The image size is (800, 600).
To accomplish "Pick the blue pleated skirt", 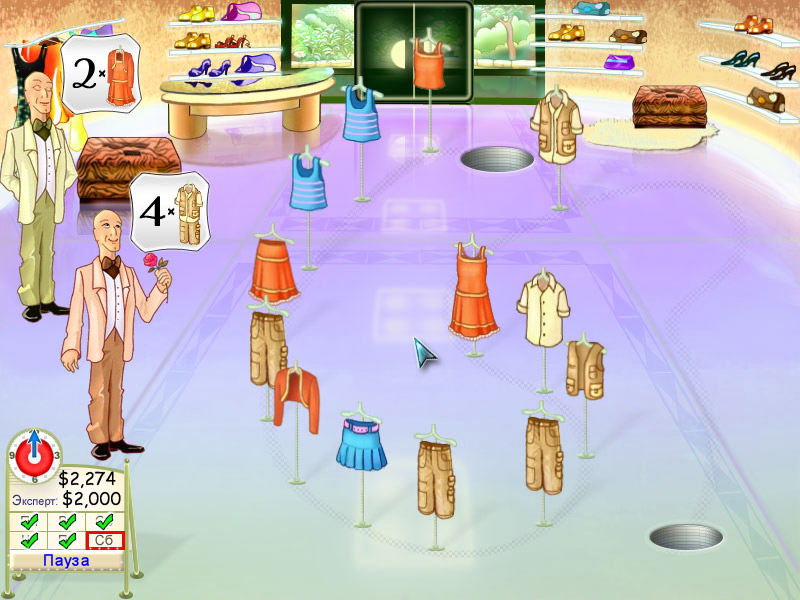I will [361, 445].
